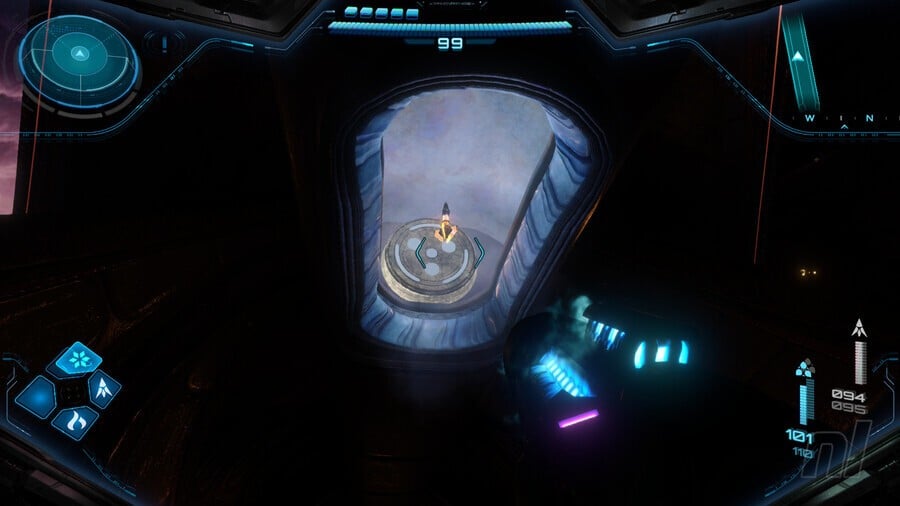Click the exclamation threat indicator beside radar

(x=162, y=44)
